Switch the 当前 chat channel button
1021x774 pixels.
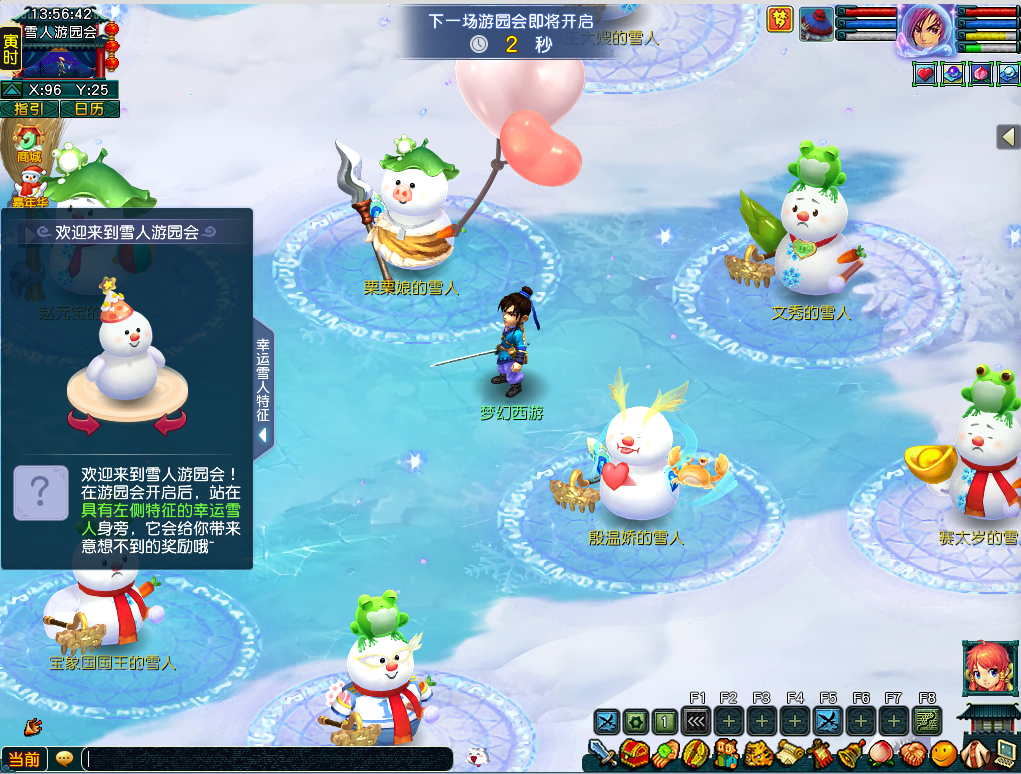pyautogui.click(x=25, y=759)
